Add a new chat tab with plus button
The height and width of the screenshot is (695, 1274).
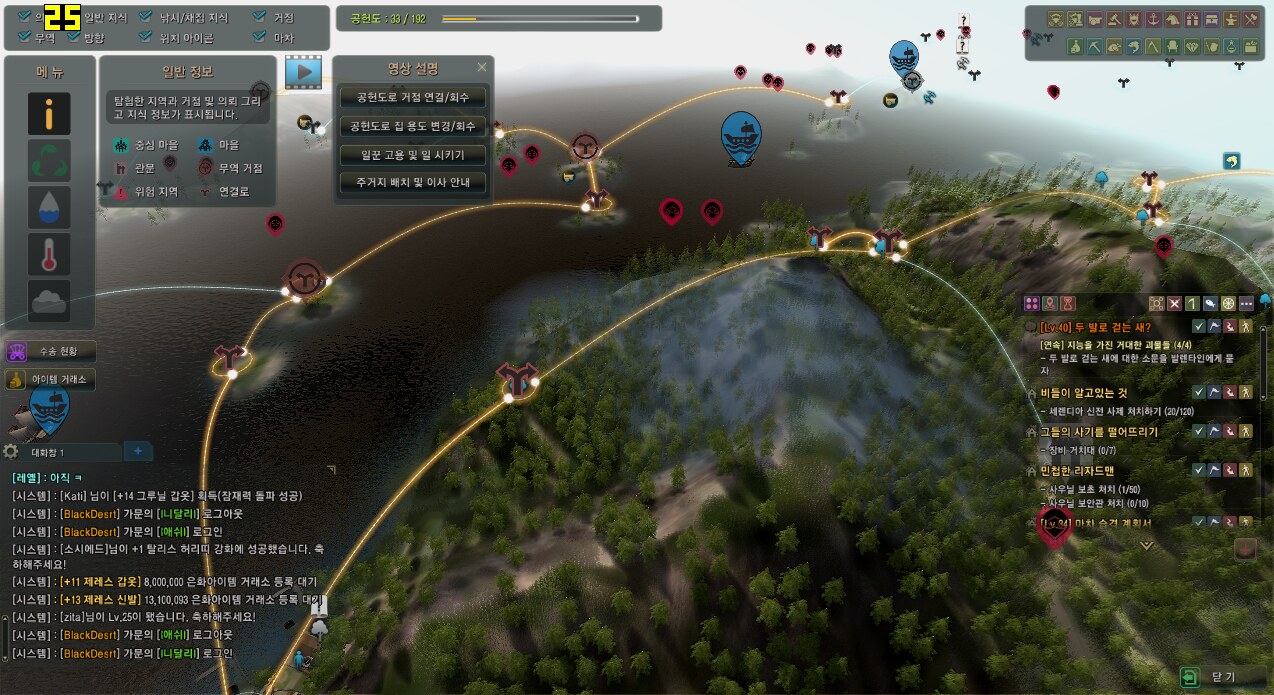coord(138,452)
